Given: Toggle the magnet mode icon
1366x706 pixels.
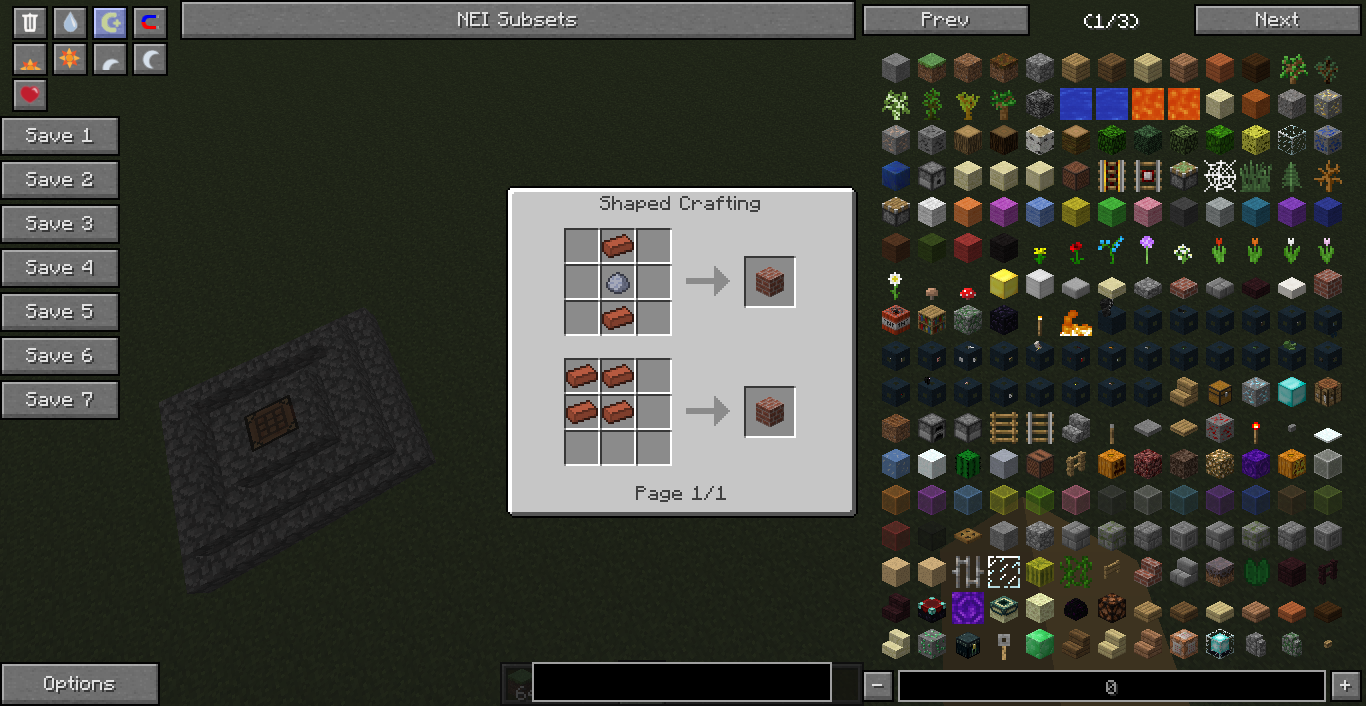Looking at the screenshot, I should pos(150,23).
